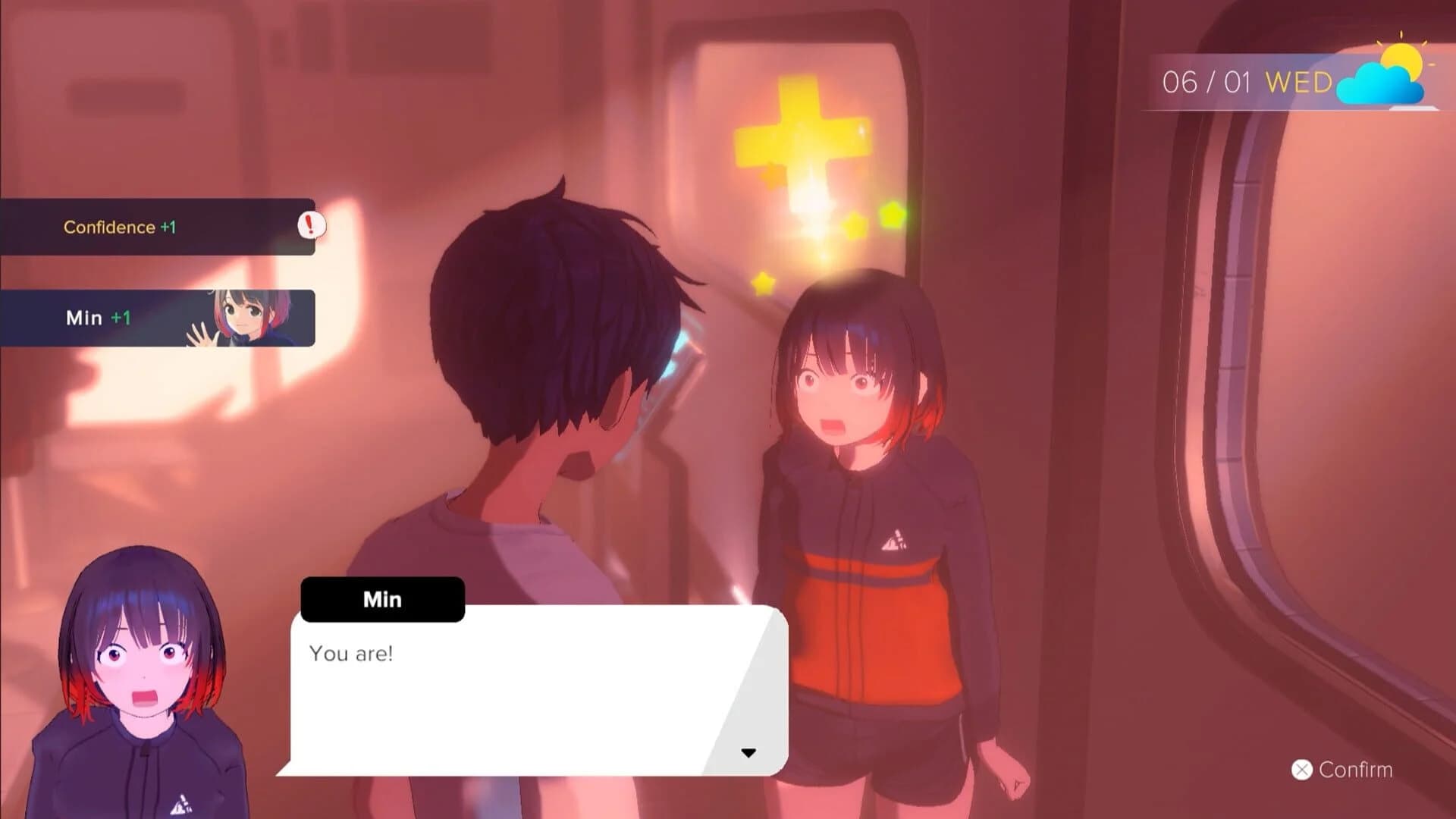Click the dialogue text You are!
Viewport: 1456px width, 819px height.
(352, 653)
